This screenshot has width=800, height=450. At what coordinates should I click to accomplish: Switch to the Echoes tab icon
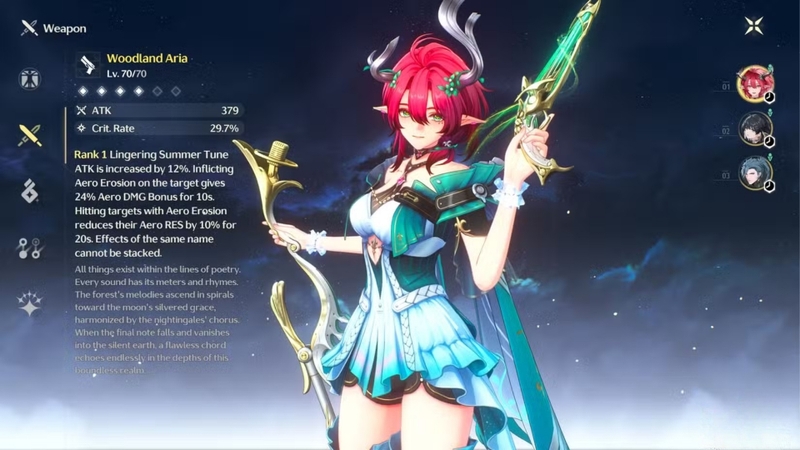click(29, 190)
